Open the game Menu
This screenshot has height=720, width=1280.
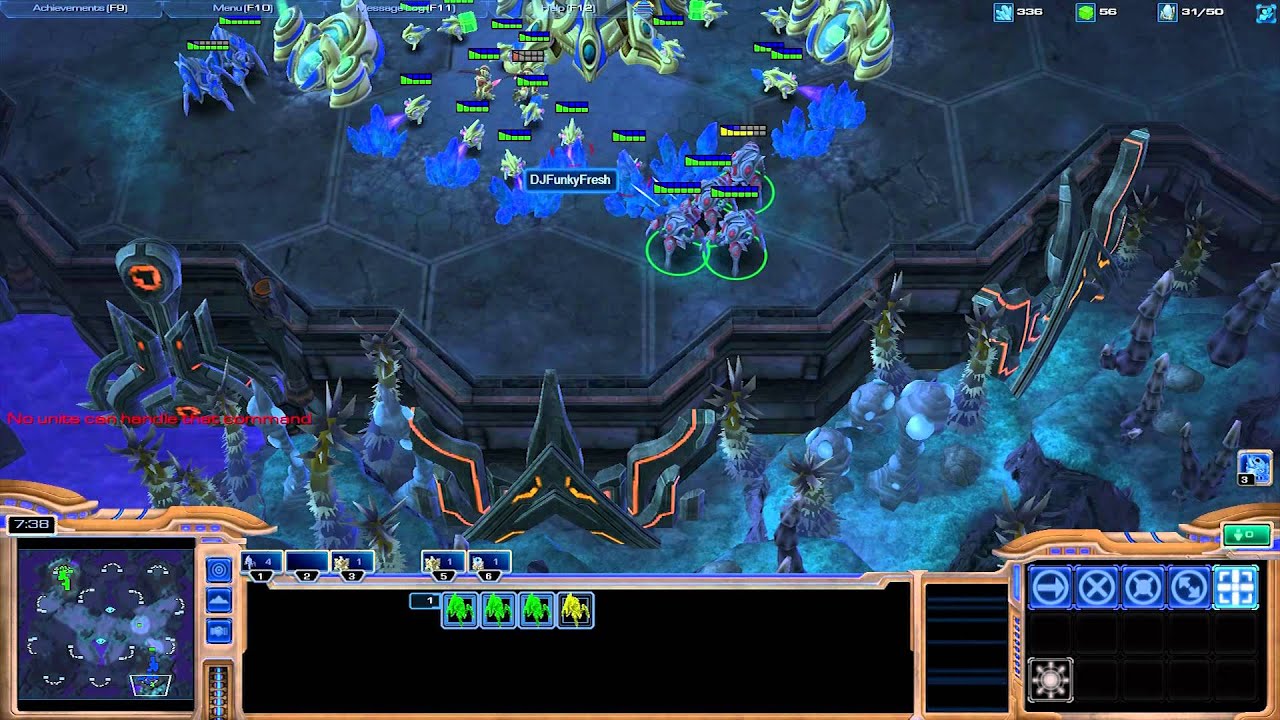click(243, 8)
